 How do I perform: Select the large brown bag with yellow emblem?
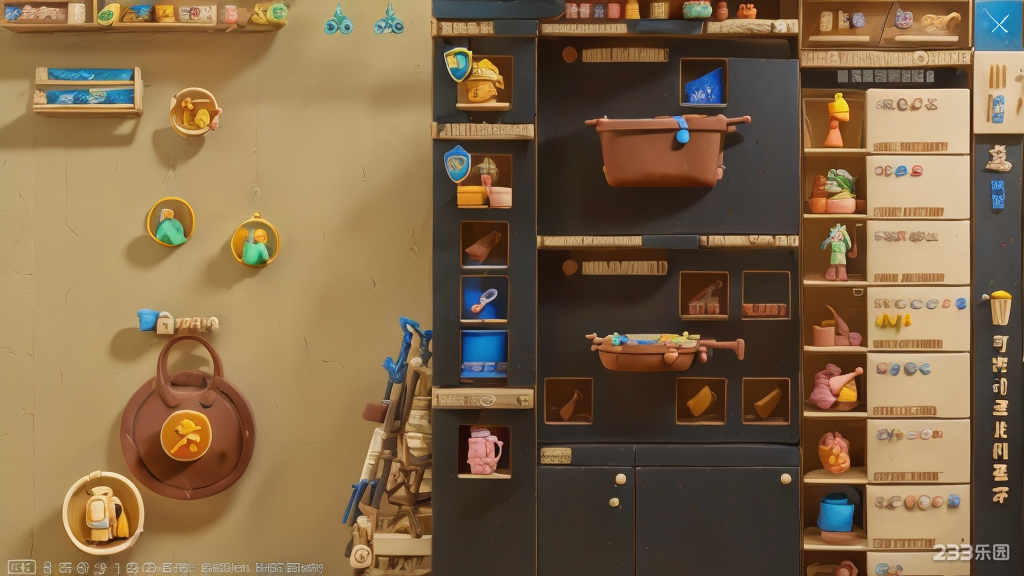pos(187,430)
